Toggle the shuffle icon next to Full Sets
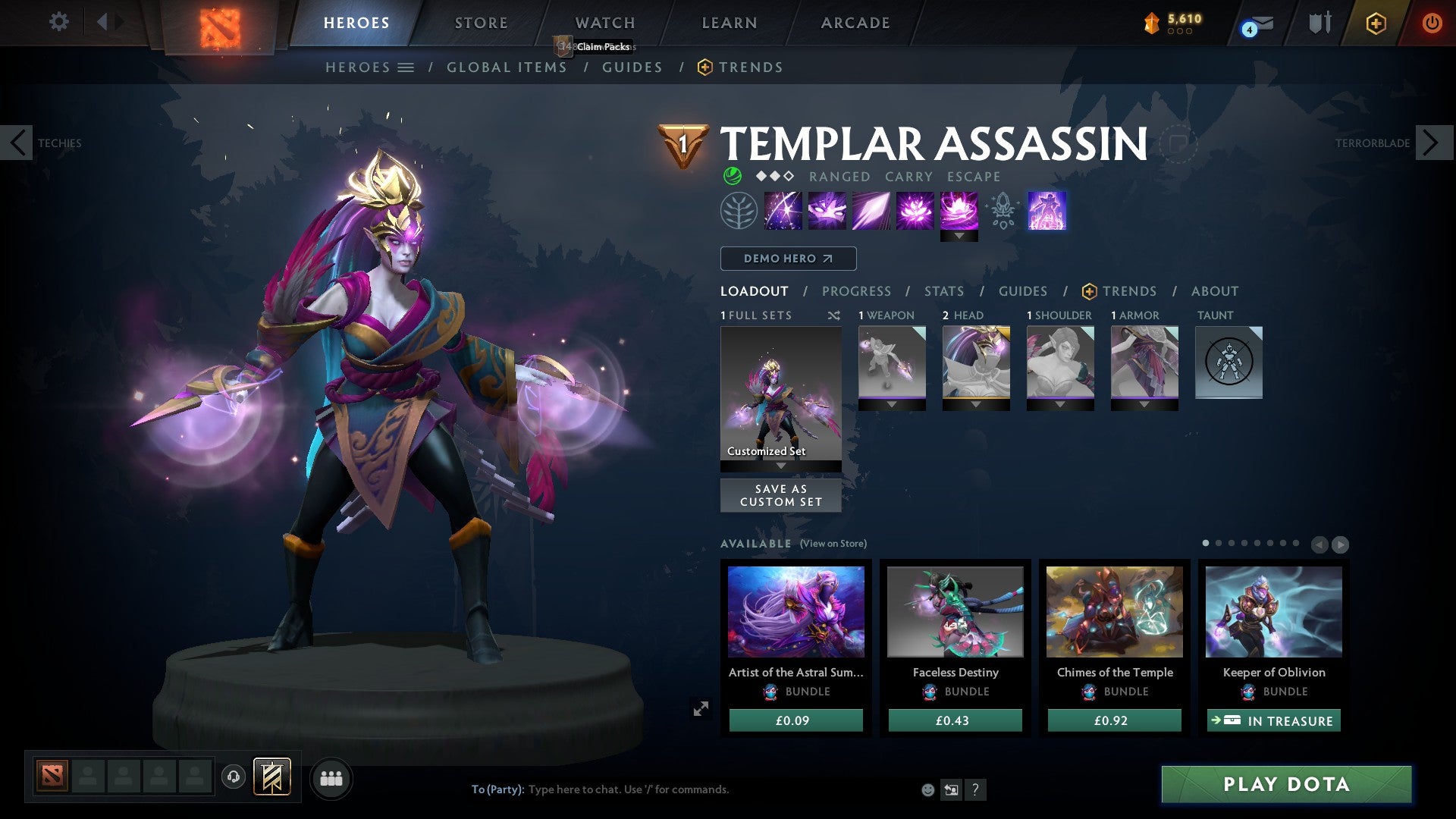1456x819 pixels. pyautogui.click(x=834, y=315)
